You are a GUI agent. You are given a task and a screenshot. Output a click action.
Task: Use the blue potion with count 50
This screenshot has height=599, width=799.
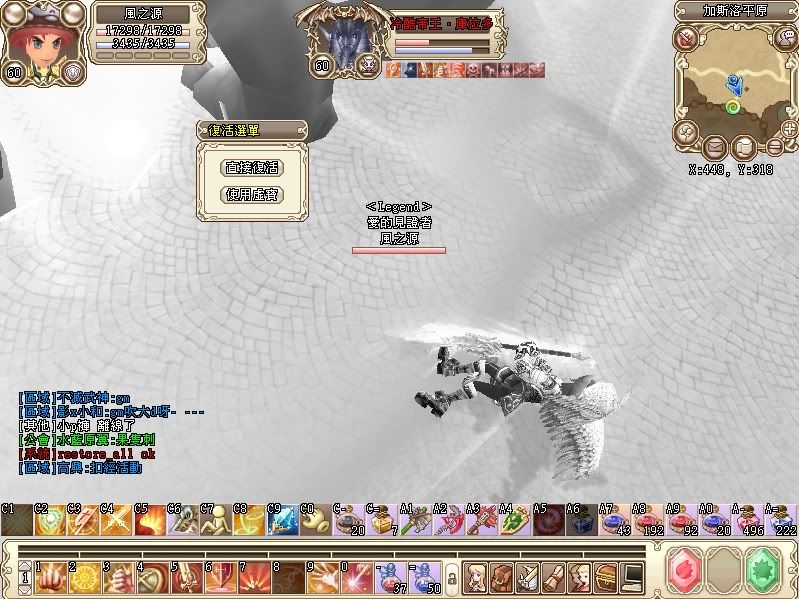tap(424, 576)
